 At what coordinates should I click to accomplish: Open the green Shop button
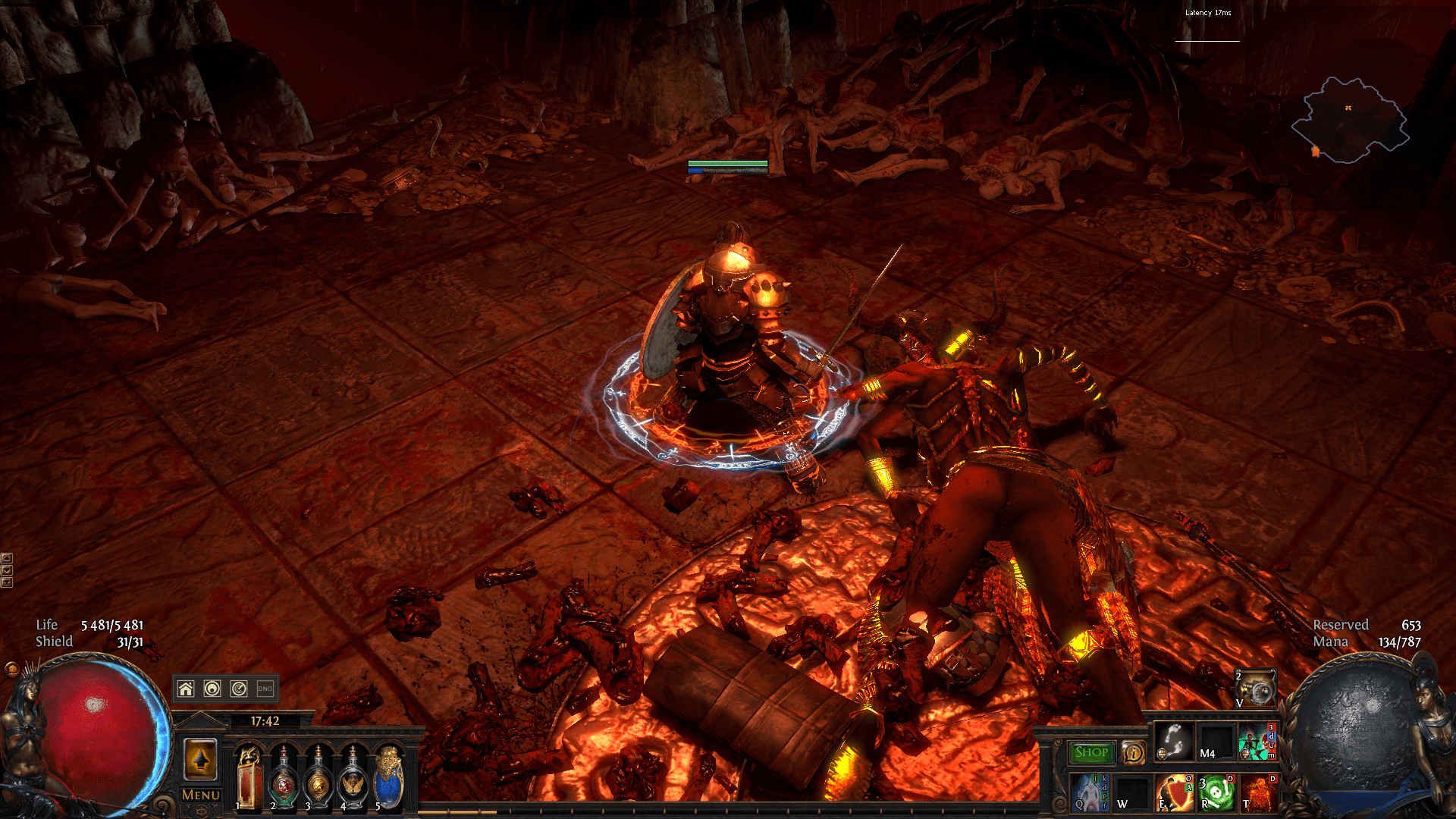tap(1091, 752)
